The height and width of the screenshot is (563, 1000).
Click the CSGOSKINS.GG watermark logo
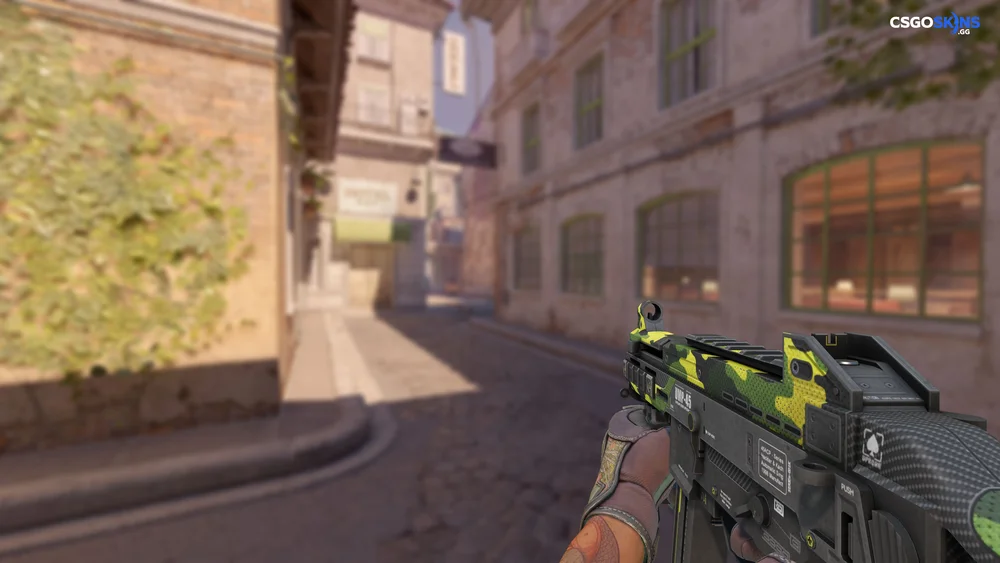936,22
